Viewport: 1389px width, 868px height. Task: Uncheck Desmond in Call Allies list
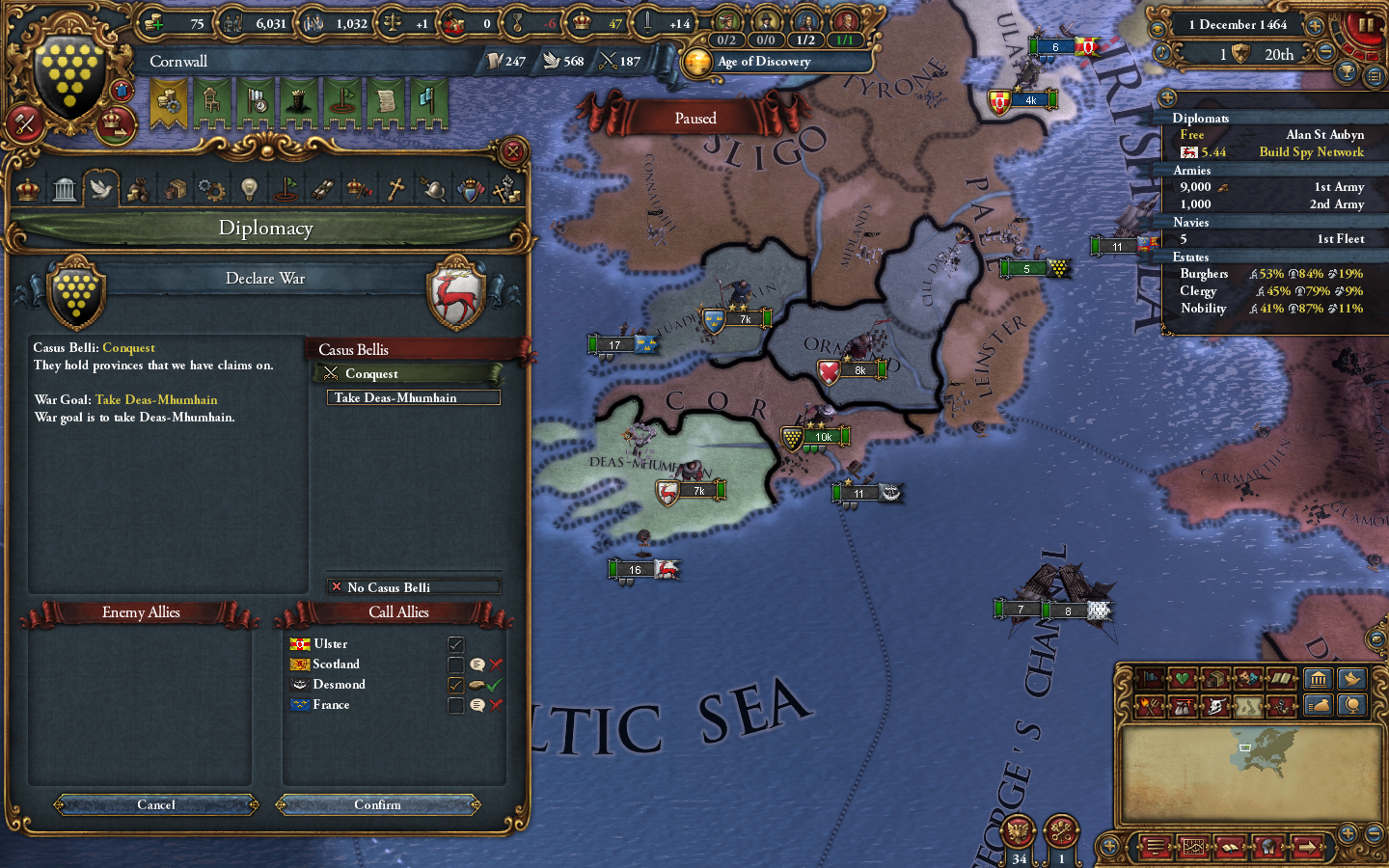click(x=454, y=685)
